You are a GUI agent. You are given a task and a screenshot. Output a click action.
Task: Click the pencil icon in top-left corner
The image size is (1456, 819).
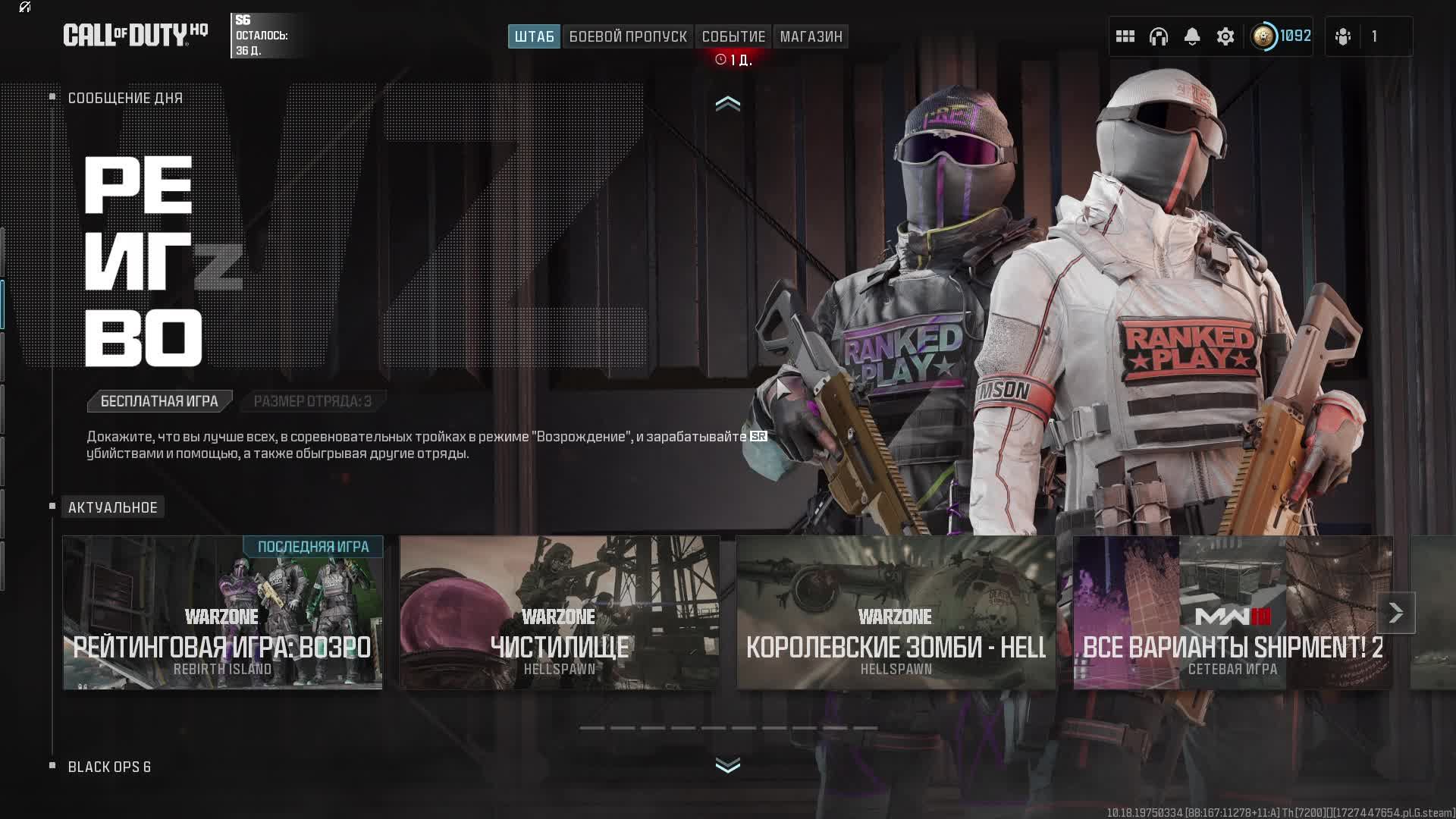[x=23, y=9]
